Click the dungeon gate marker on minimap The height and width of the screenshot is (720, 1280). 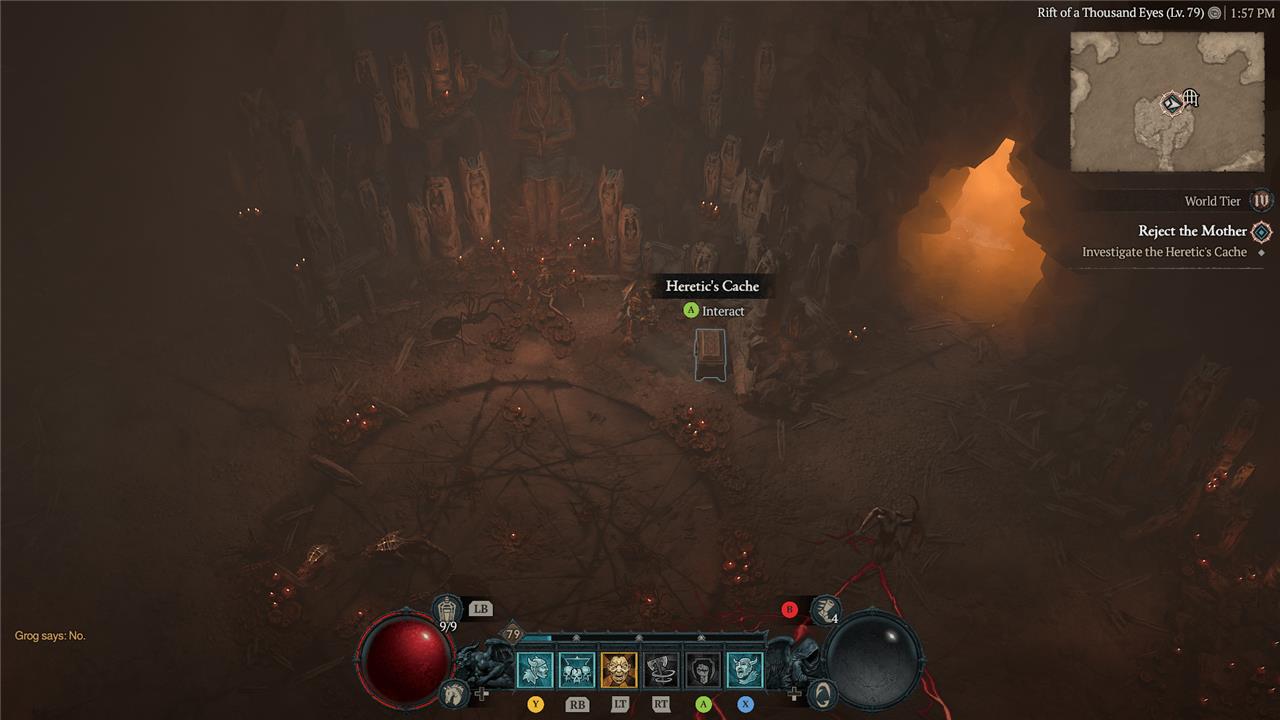(x=1190, y=98)
